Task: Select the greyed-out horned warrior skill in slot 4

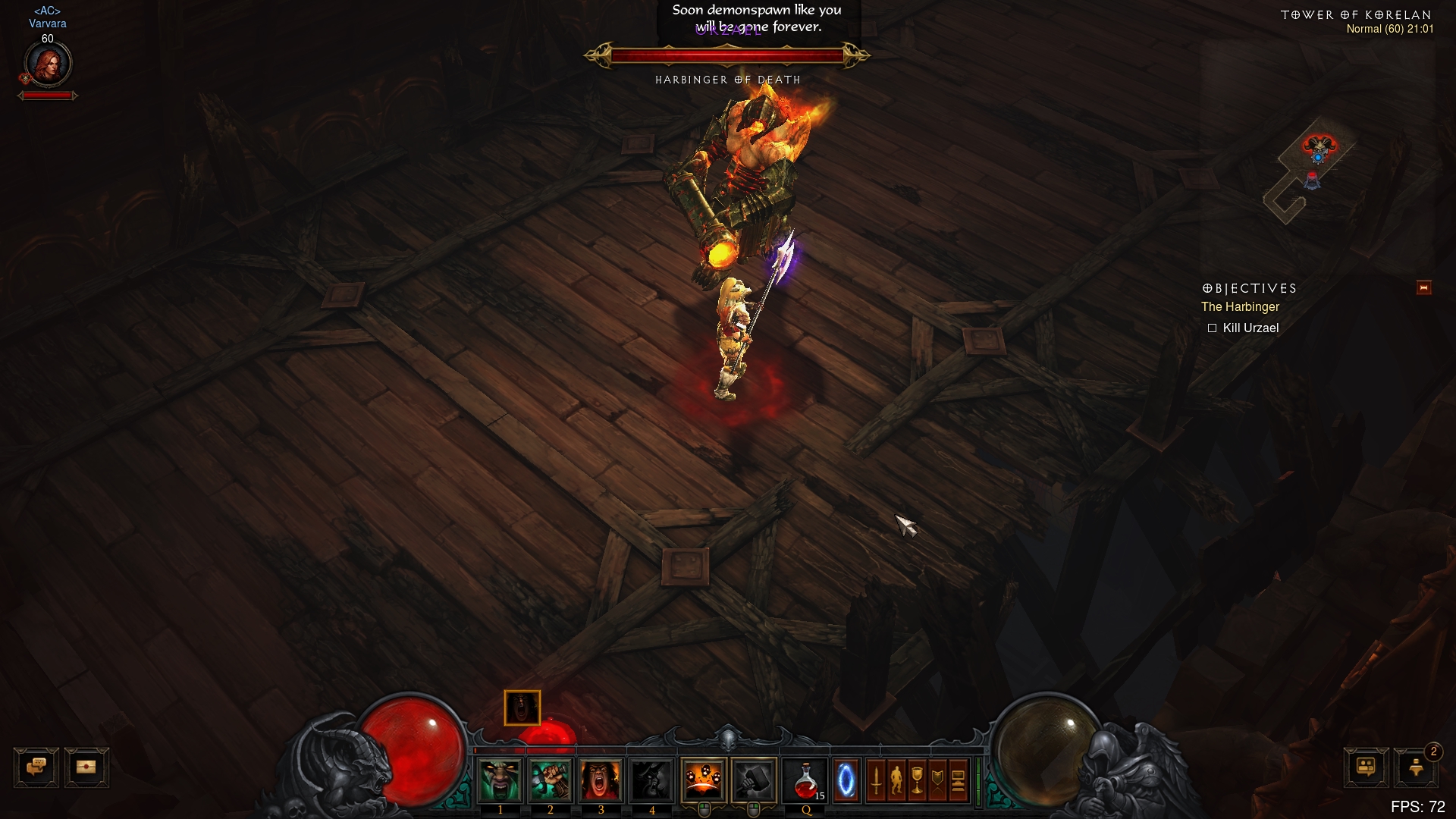Action: (x=651, y=780)
